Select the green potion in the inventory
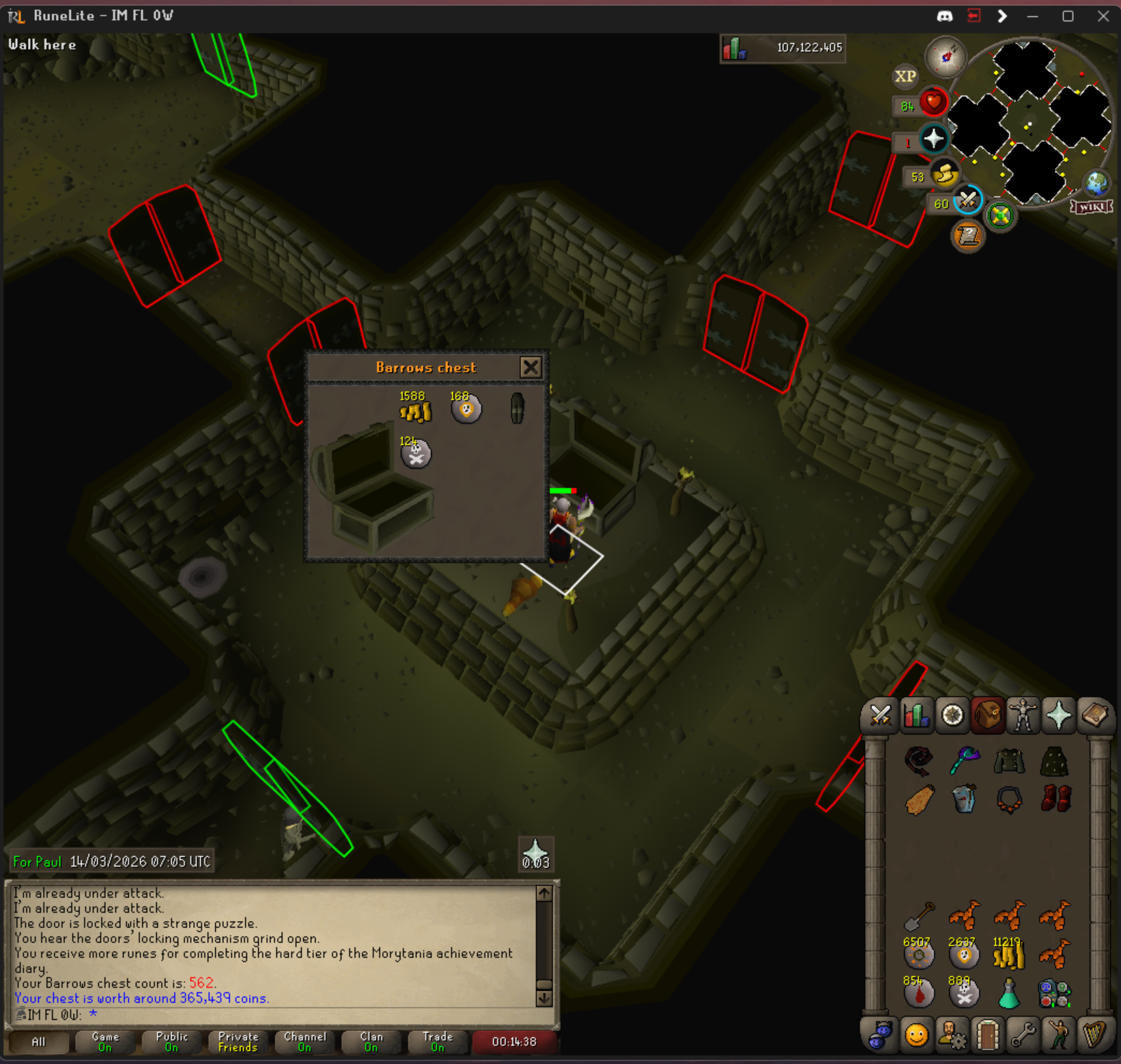This screenshot has width=1121, height=1064. (x=1009, y=994)
